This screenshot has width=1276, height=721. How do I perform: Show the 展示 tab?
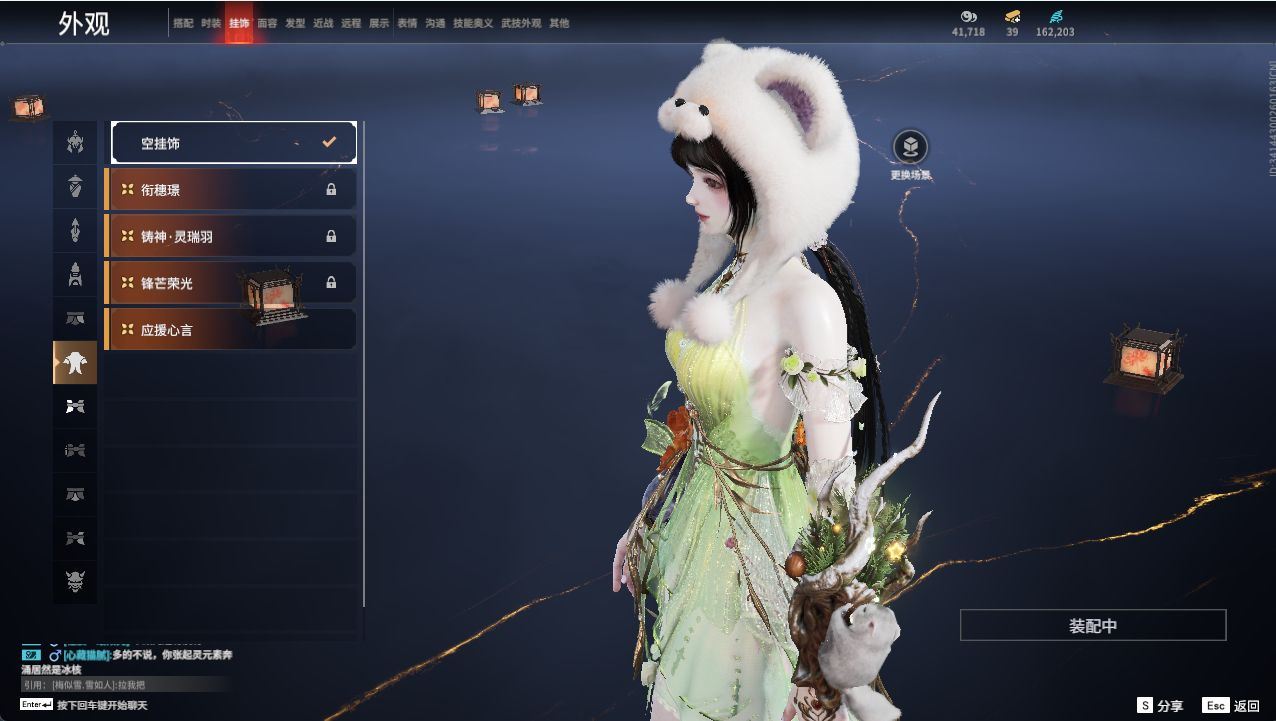click(x=379, y=23)
